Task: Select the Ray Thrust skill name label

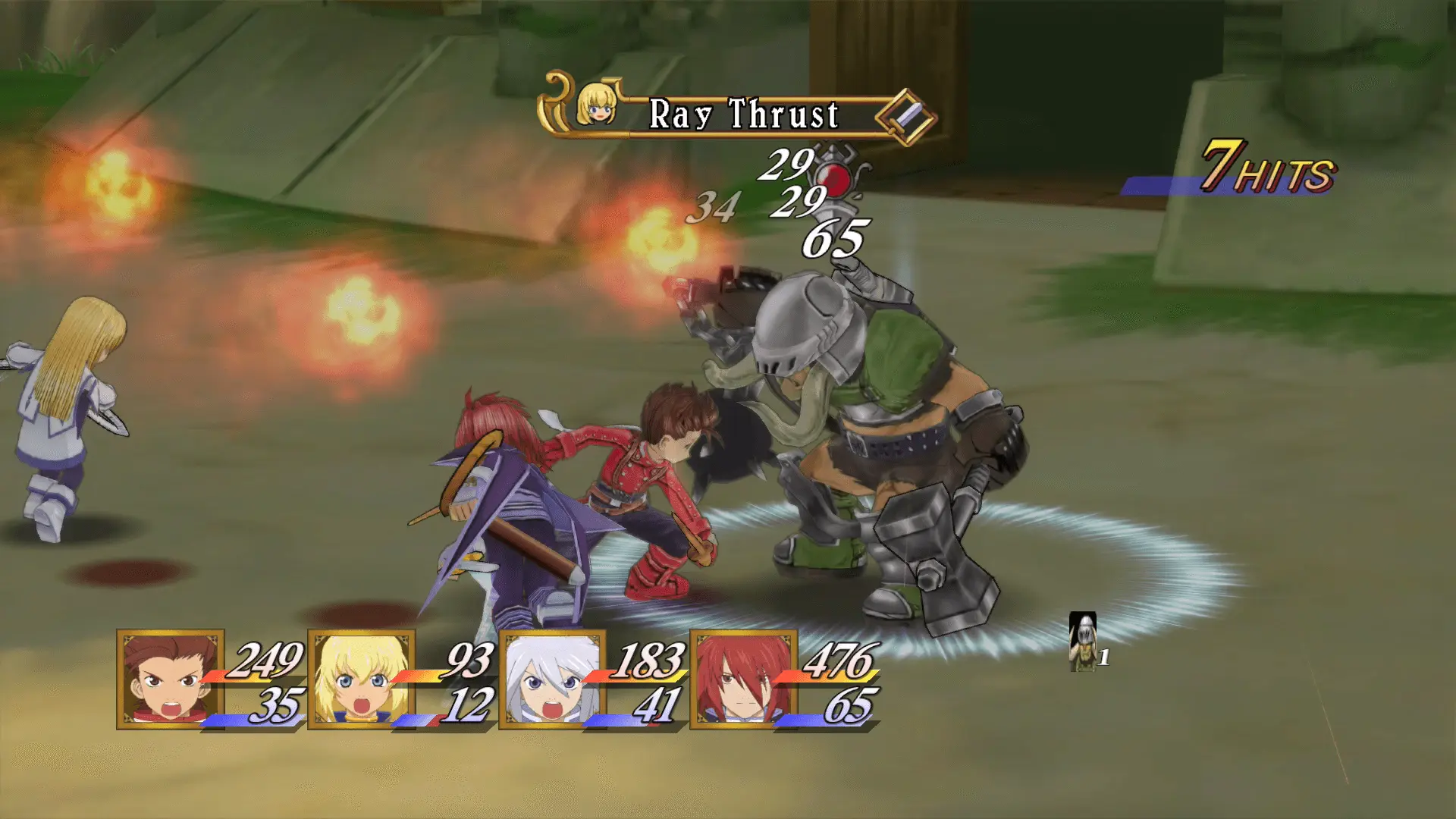Action: tap(743, 115)
